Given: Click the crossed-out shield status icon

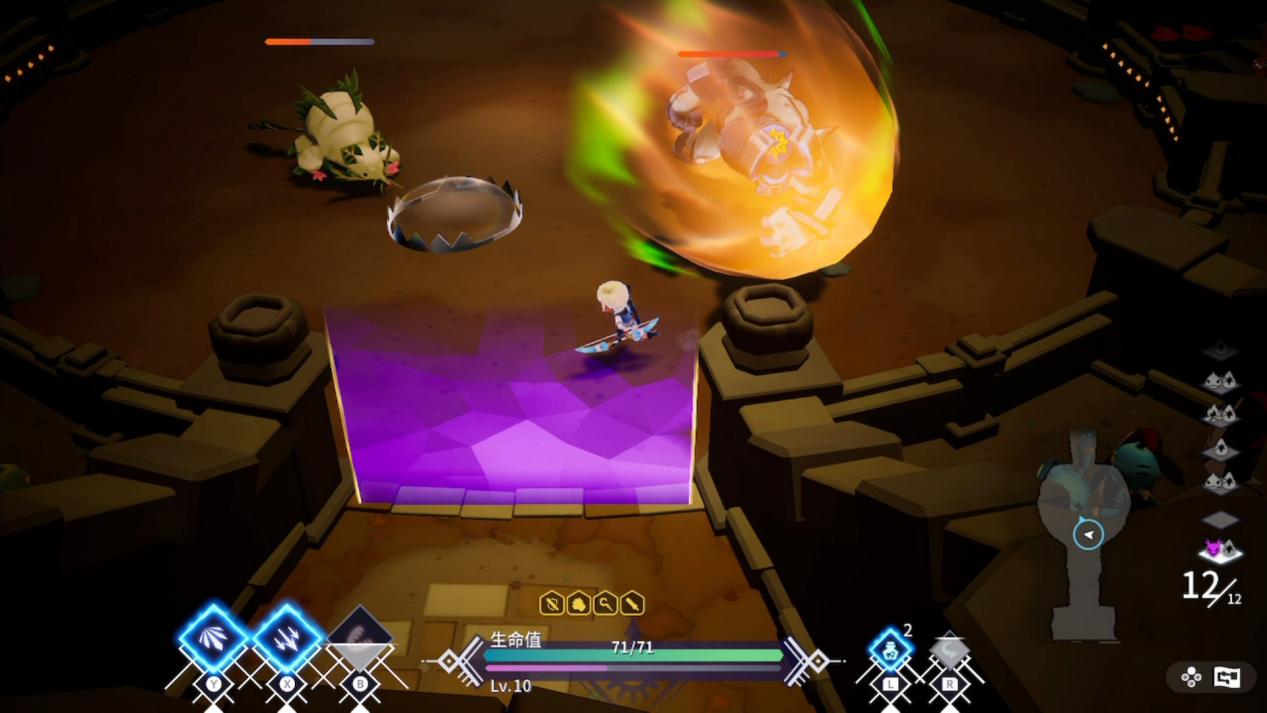Looking at the screenshot, I should coord(552,603).
